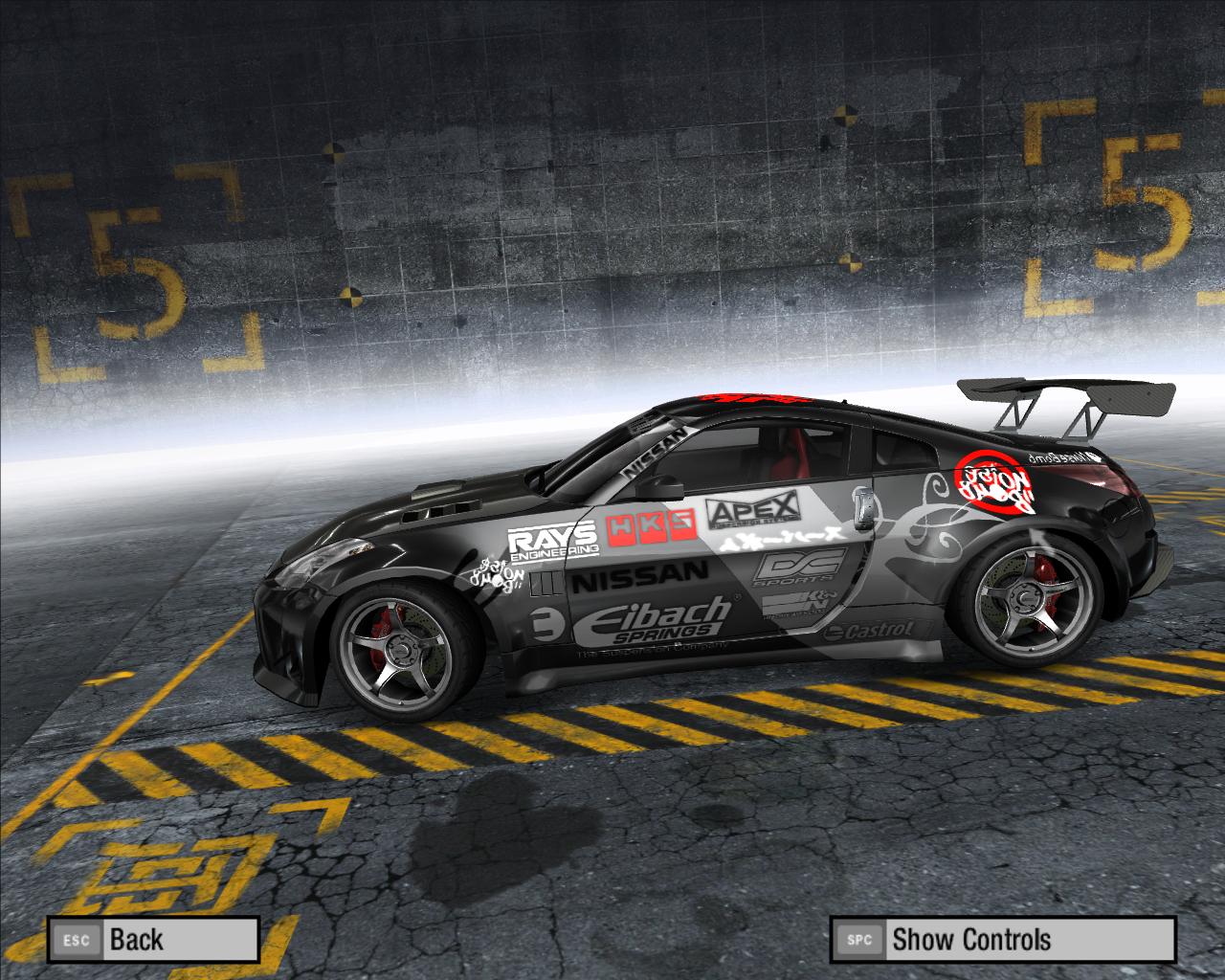Viewport: 1225px width, 980px height.
Task: Click the Back button
Action: click(x=153, y=939)
